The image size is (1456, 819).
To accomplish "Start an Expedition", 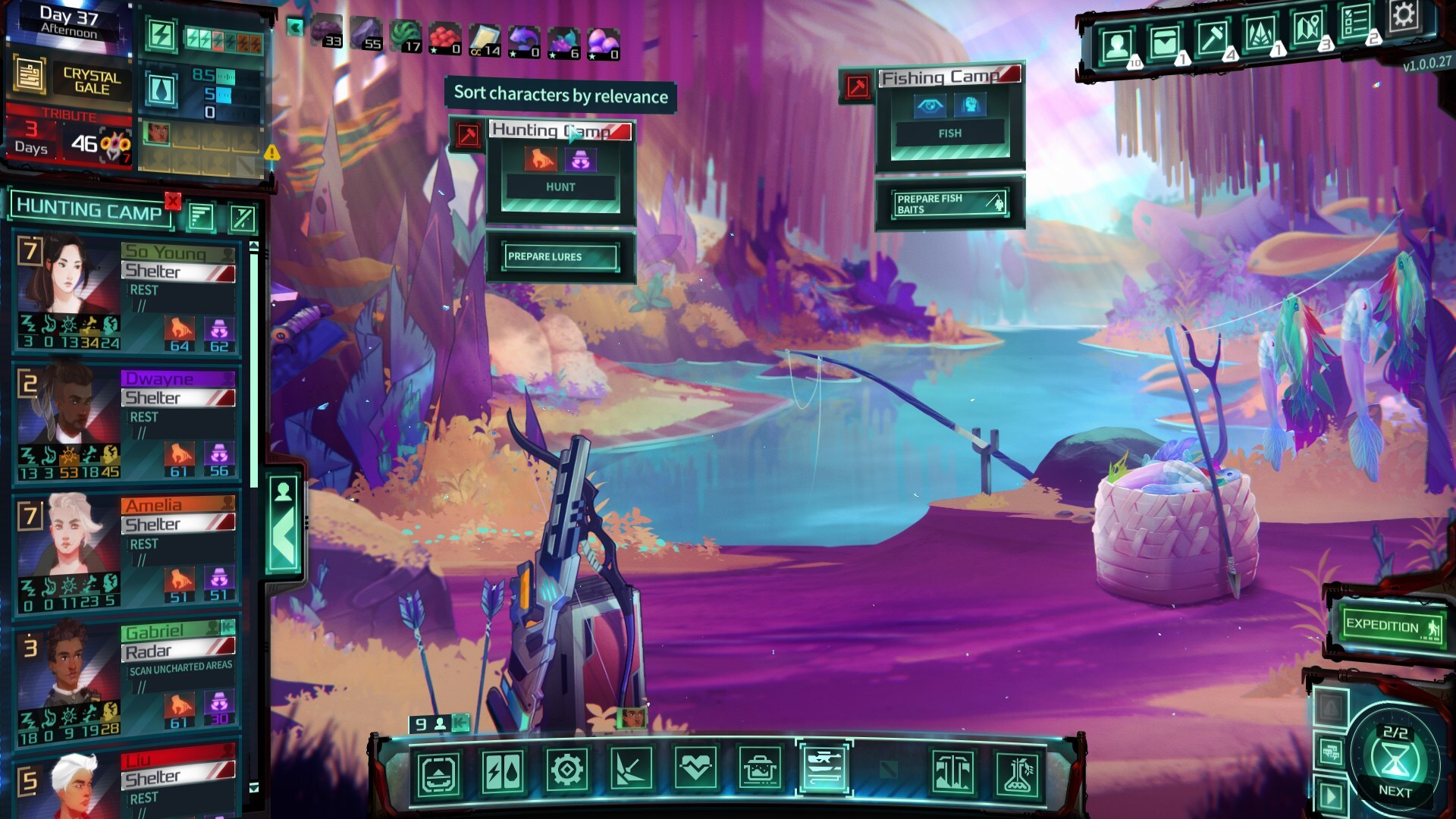I will tap(1391, 626).
